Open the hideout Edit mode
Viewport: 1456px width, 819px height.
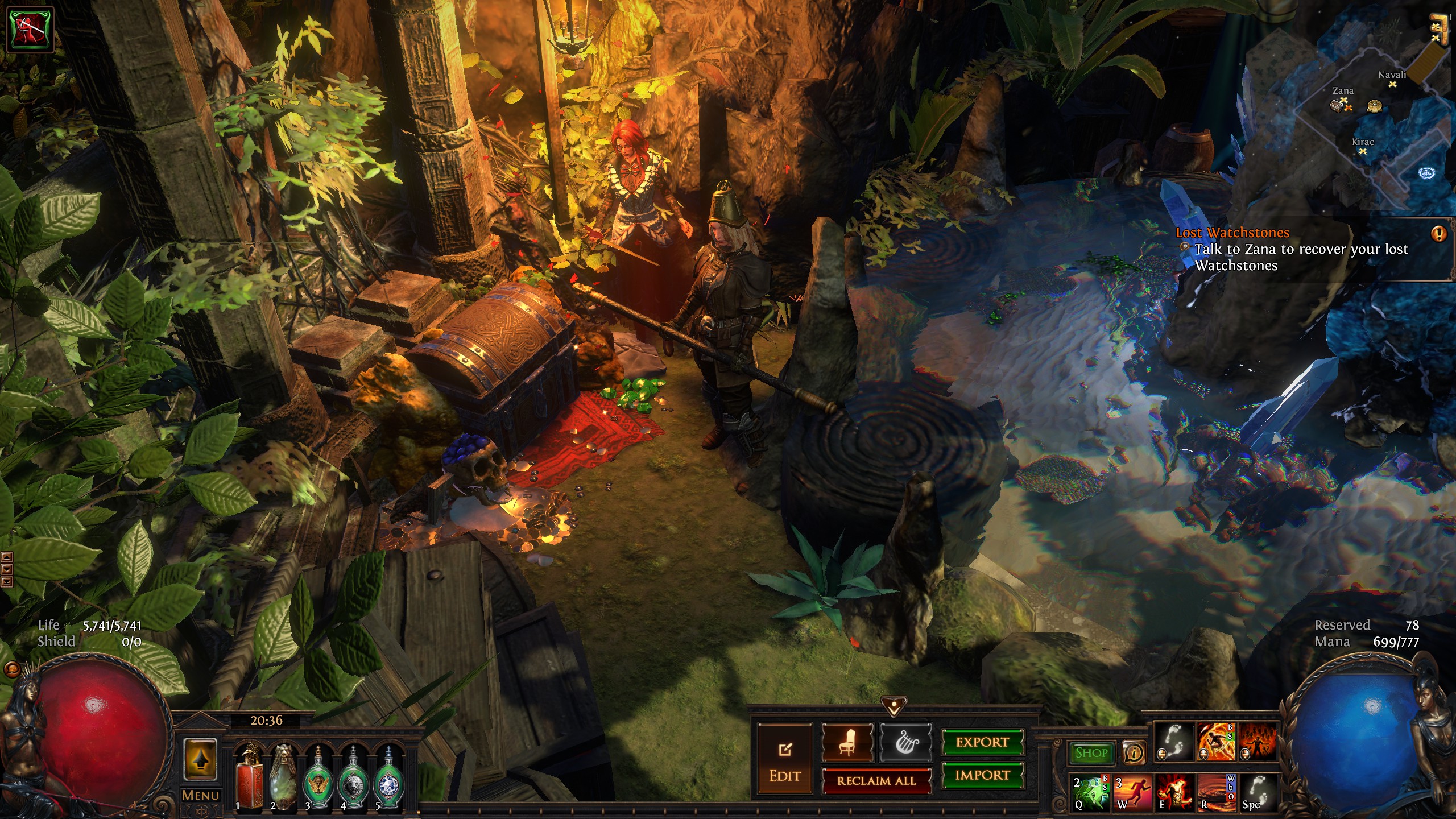pyautogui.click(x=785, y=759)
